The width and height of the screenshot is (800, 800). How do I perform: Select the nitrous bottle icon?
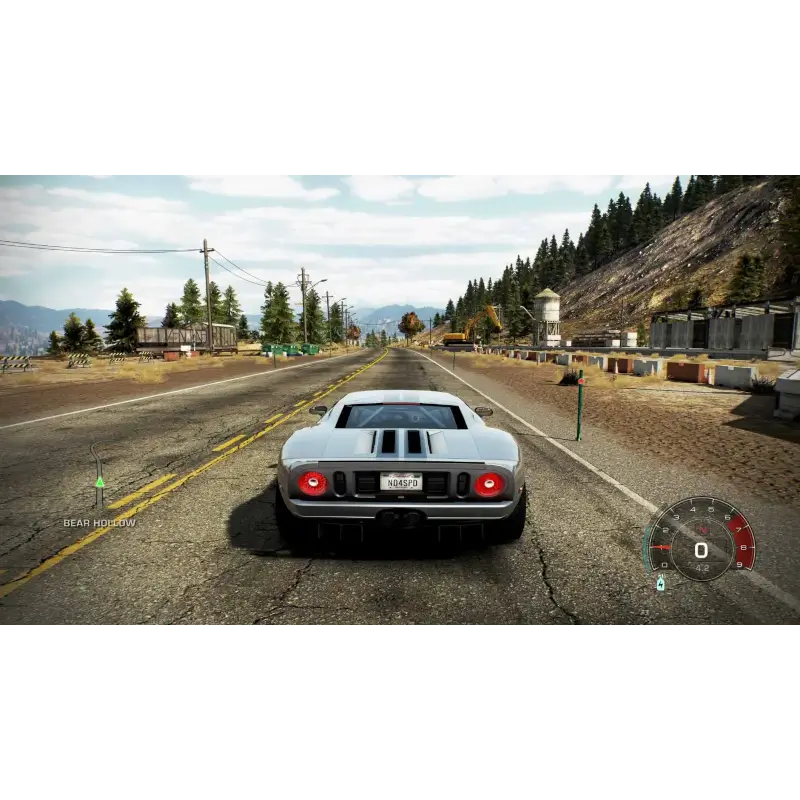coord(660,583)
